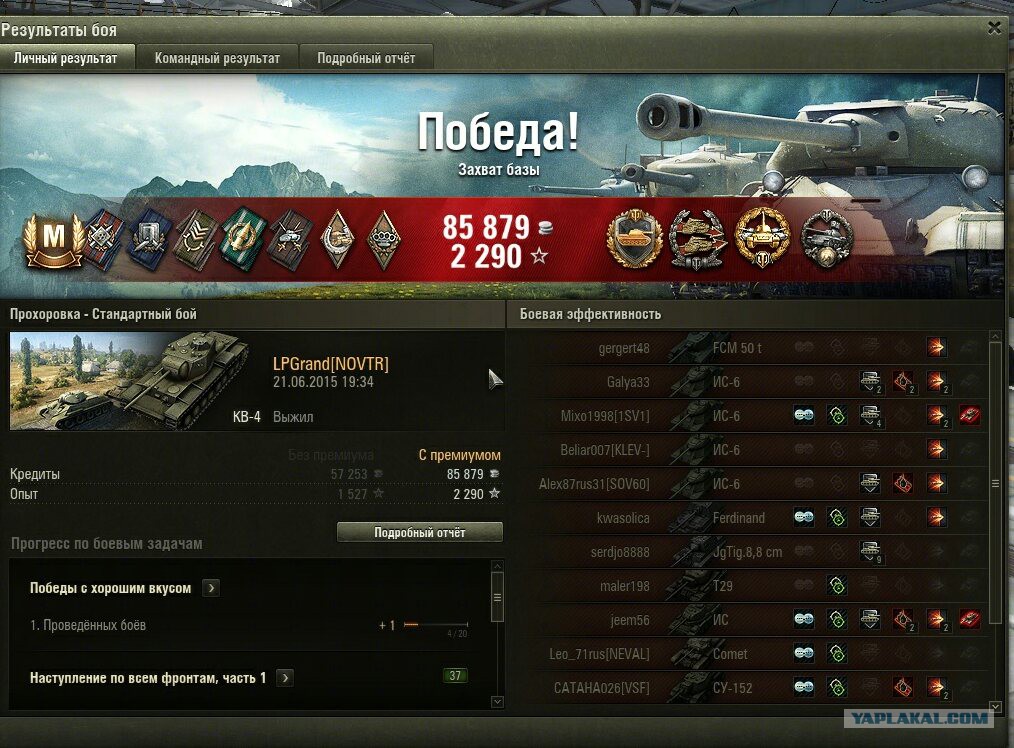Image resolution: width=1014 pixels, height=748 pixels.
Task: Expand the Победы с хорошим вкусом task
Action: tap(211, 588)
